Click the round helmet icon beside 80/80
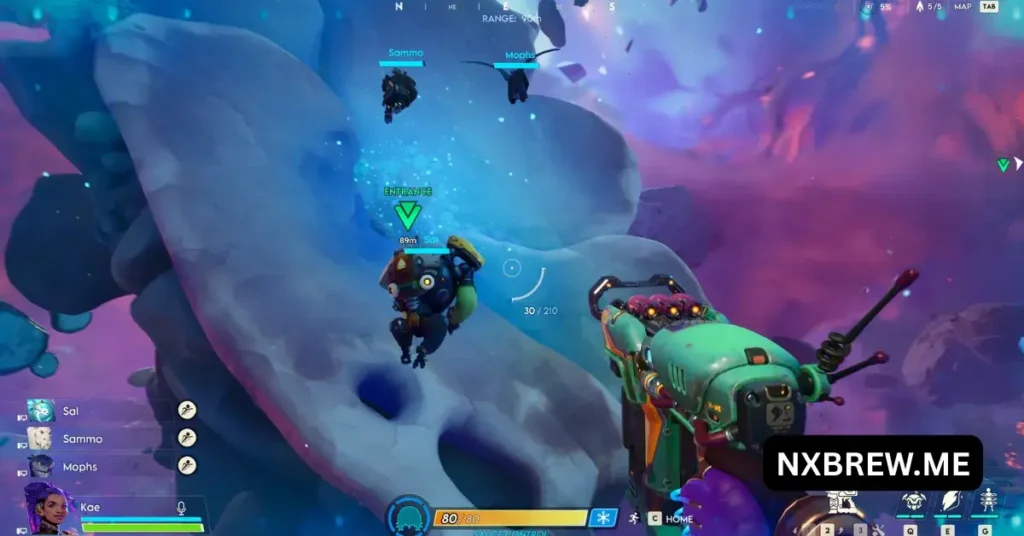The height and width of the screenshot is (536, 1024). pyautogui.click(x=409, y=517)
